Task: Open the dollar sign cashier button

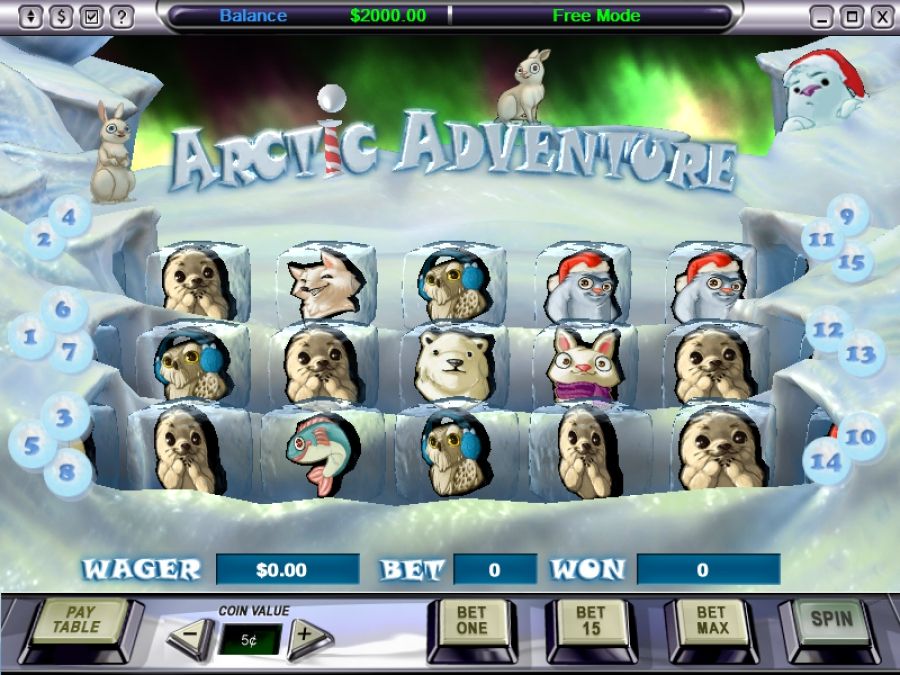Action: click(x=60, y=17)
